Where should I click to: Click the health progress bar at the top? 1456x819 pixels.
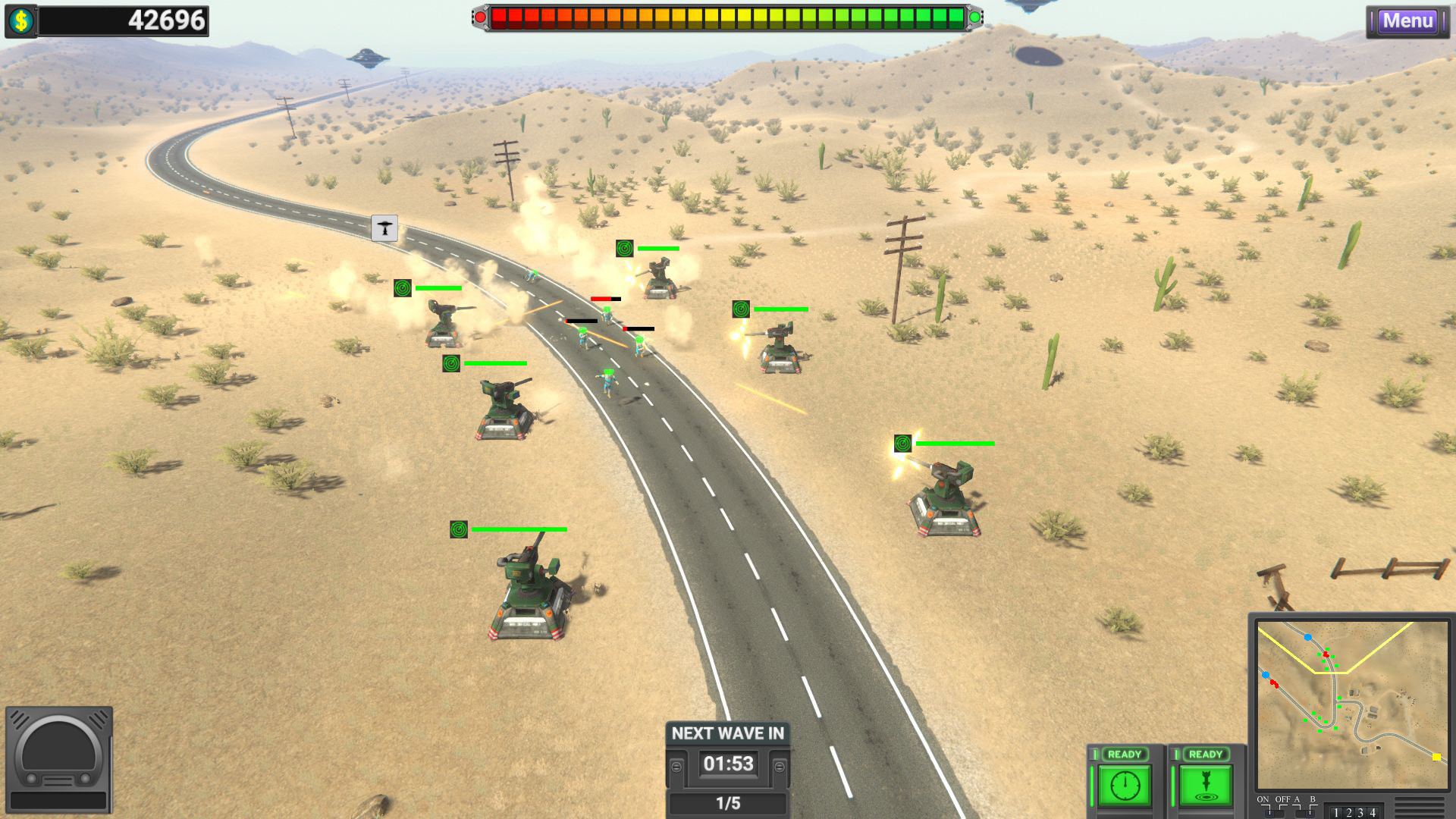[726, 15]
